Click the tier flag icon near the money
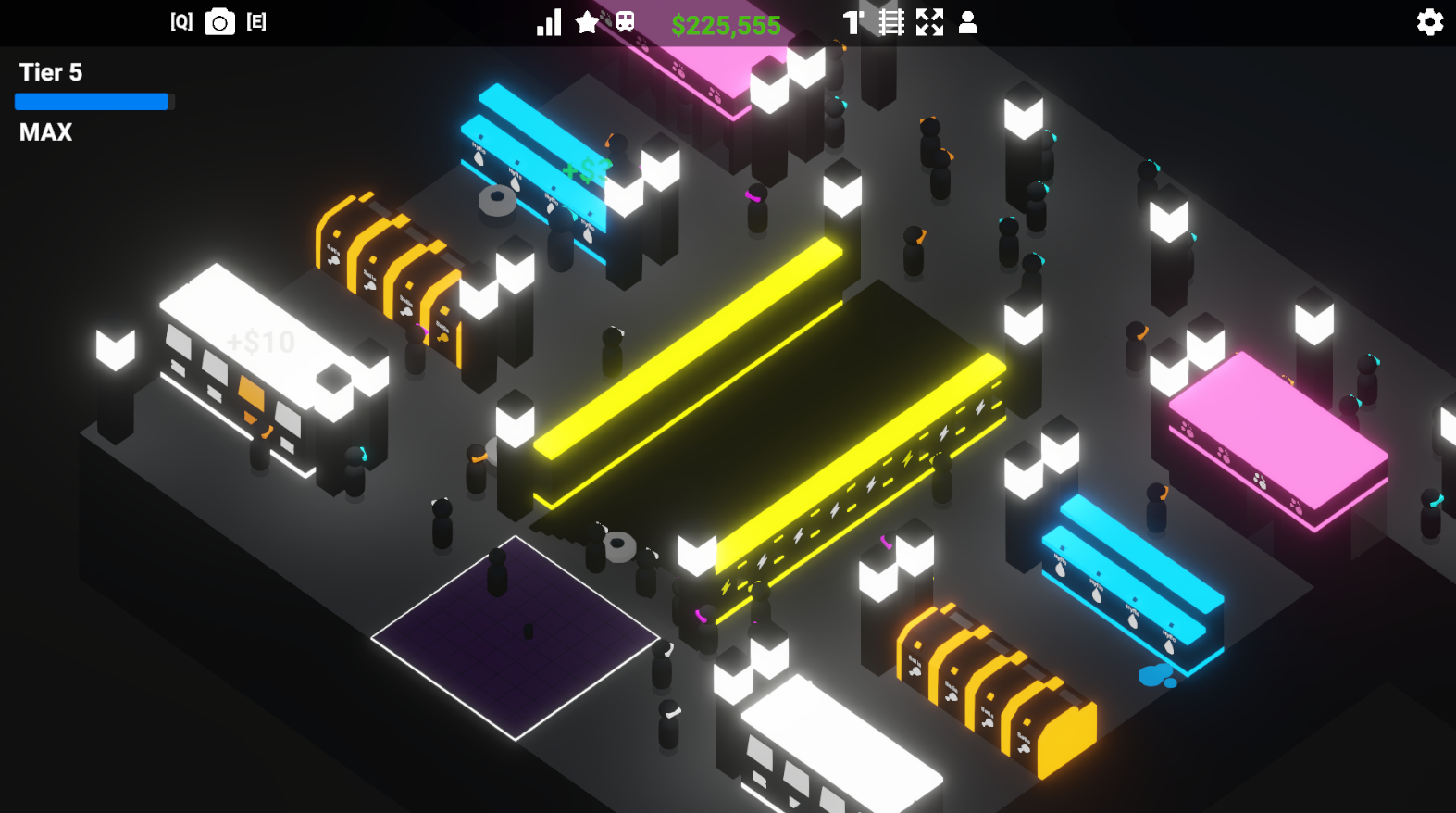This screenshot has width=1456, height=813. pyautogui.click(x=852, y=21)
